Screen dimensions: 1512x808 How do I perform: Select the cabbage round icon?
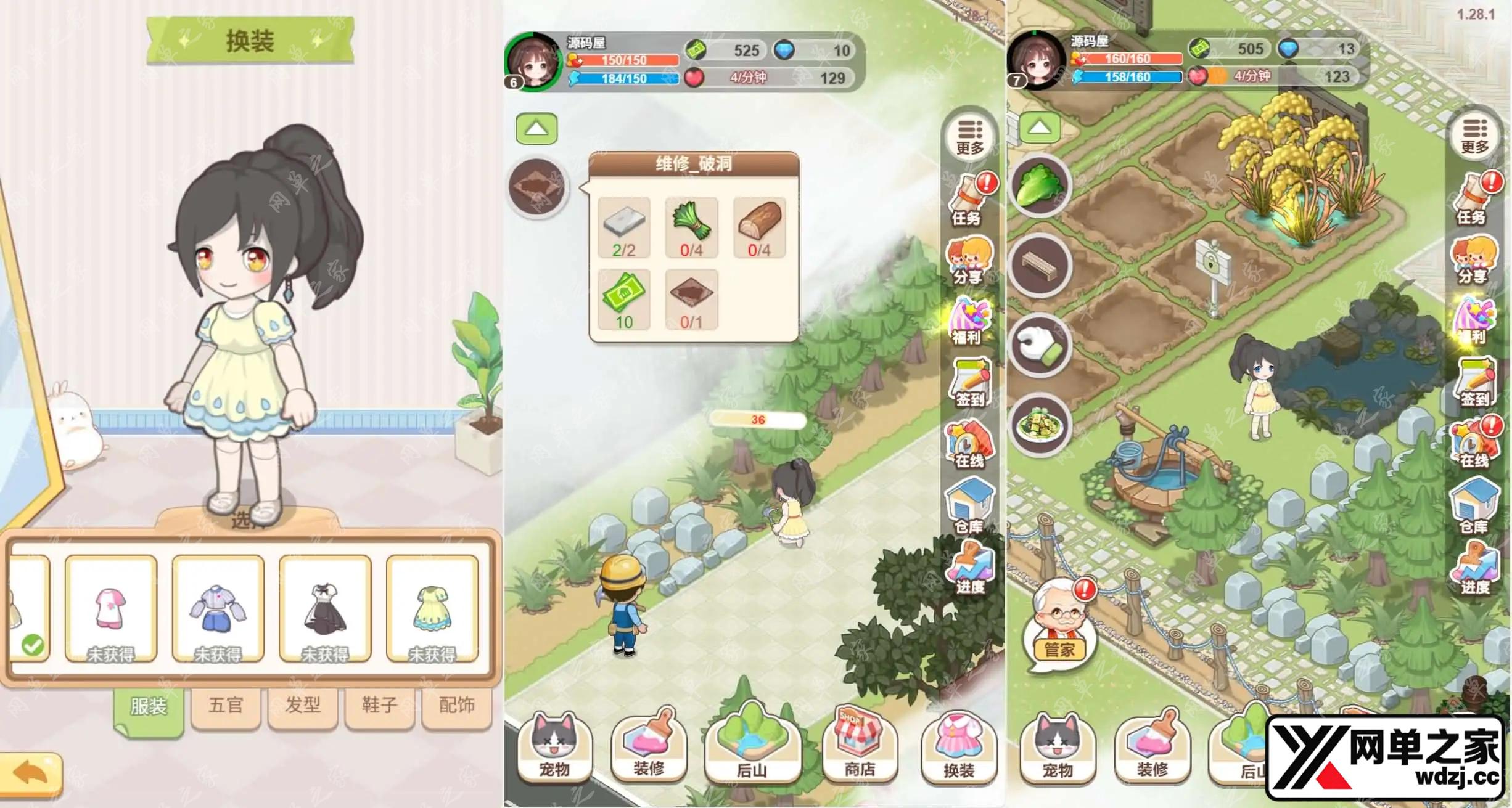tap(1040, 186)
